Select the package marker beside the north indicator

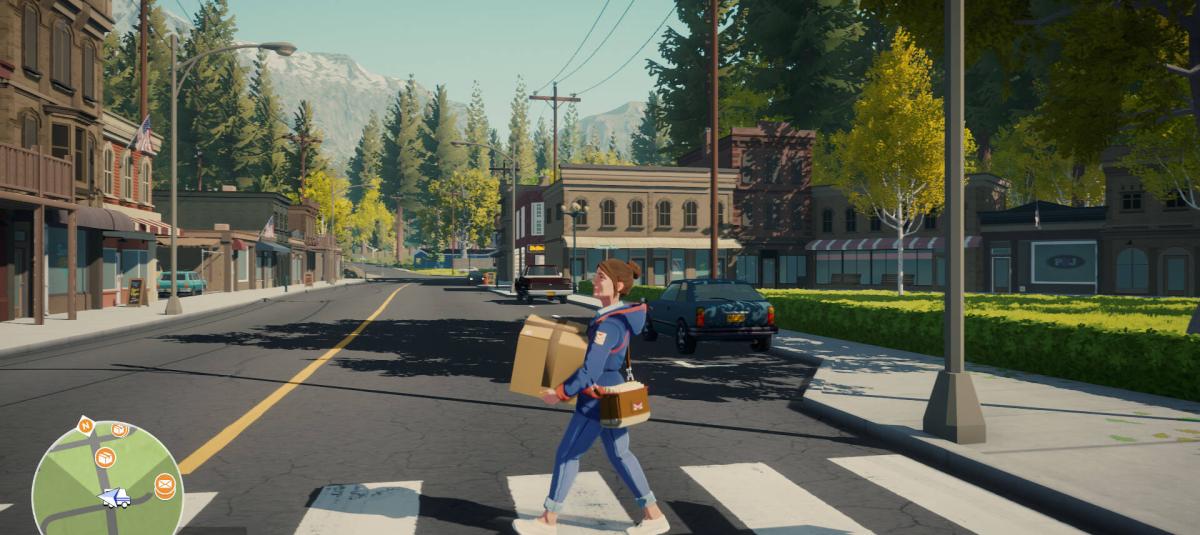pos(119,429)
